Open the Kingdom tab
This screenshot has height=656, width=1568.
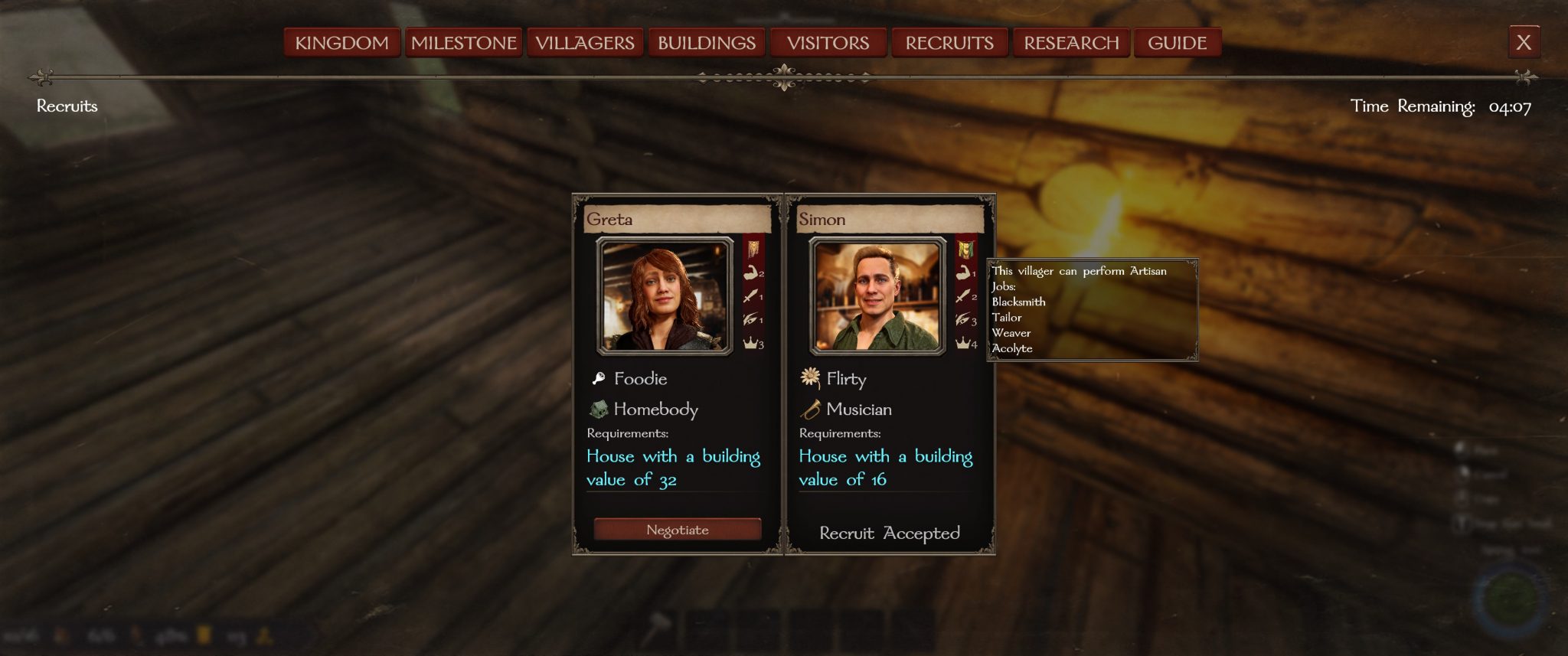341,43
